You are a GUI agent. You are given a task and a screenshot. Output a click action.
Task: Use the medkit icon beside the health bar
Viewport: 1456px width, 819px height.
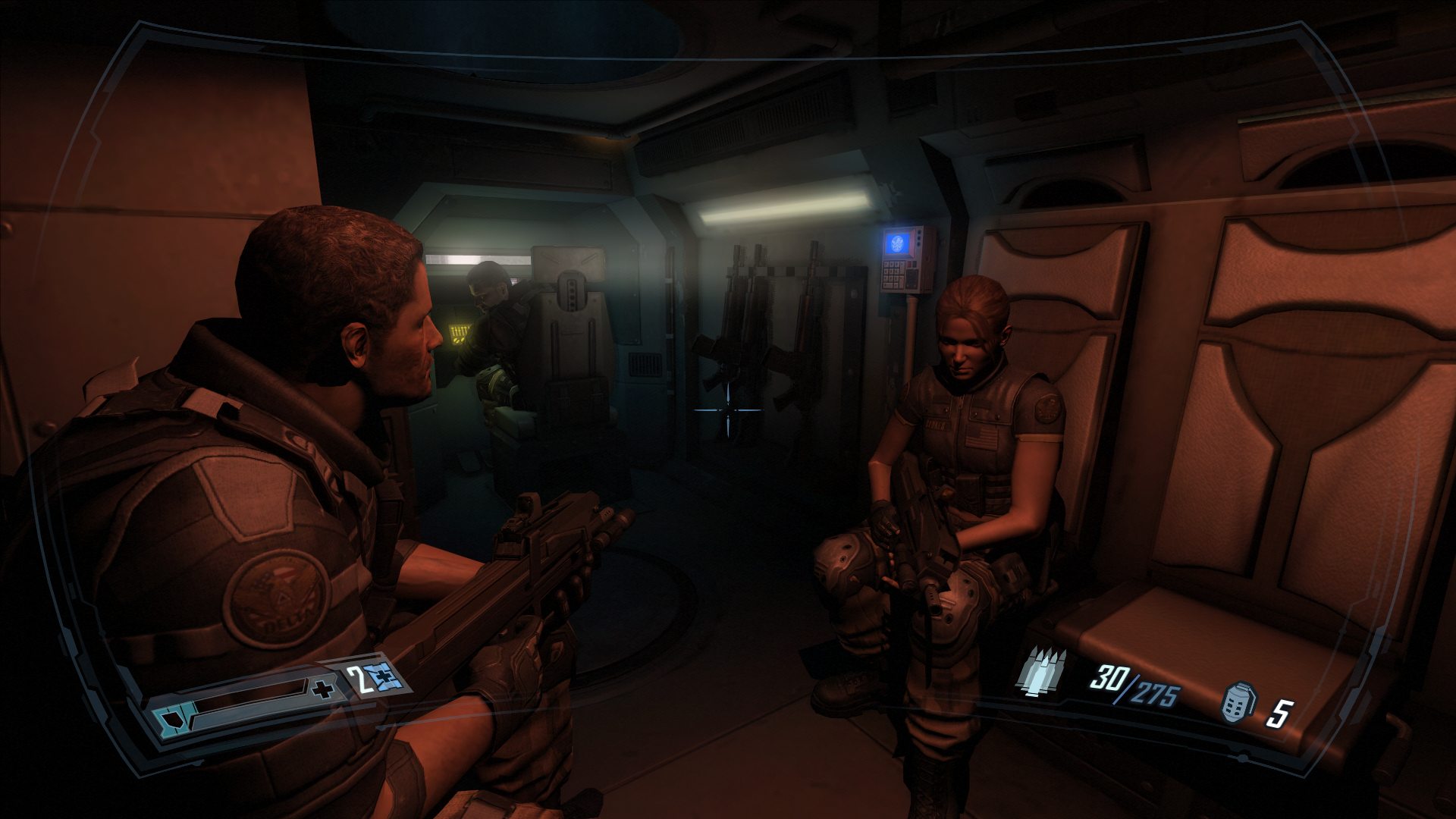[383, 676]
